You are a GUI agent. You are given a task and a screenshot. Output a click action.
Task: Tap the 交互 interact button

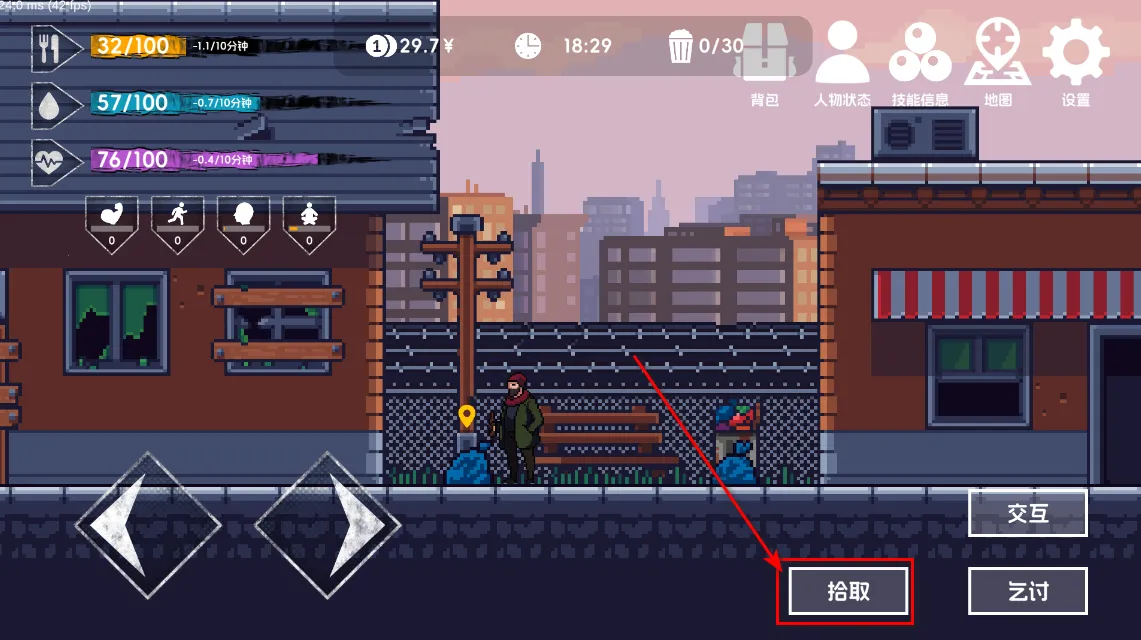point(1027,513)
